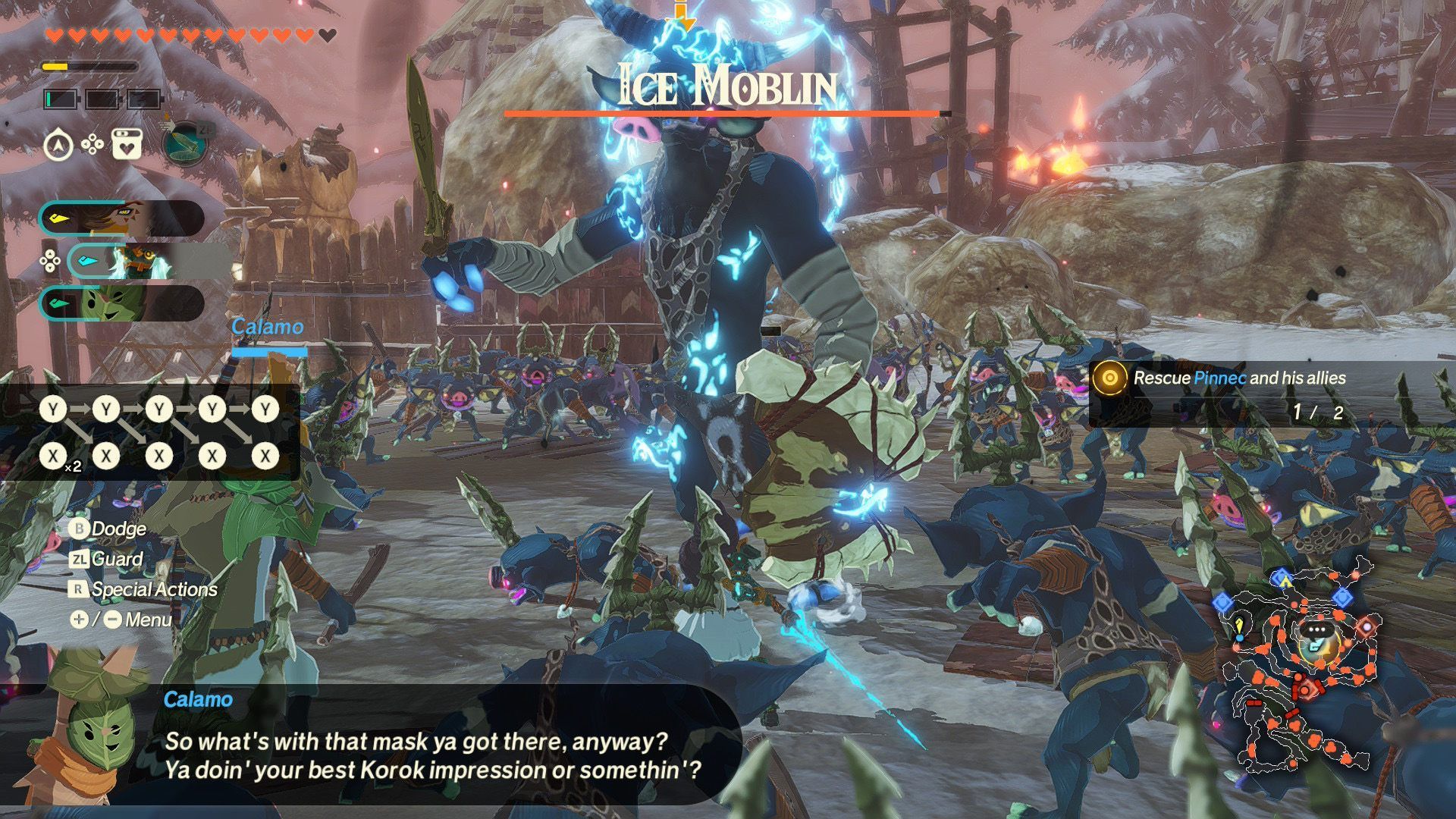Choose the green leaf-mask Korok character portrait

pos(121,303)
